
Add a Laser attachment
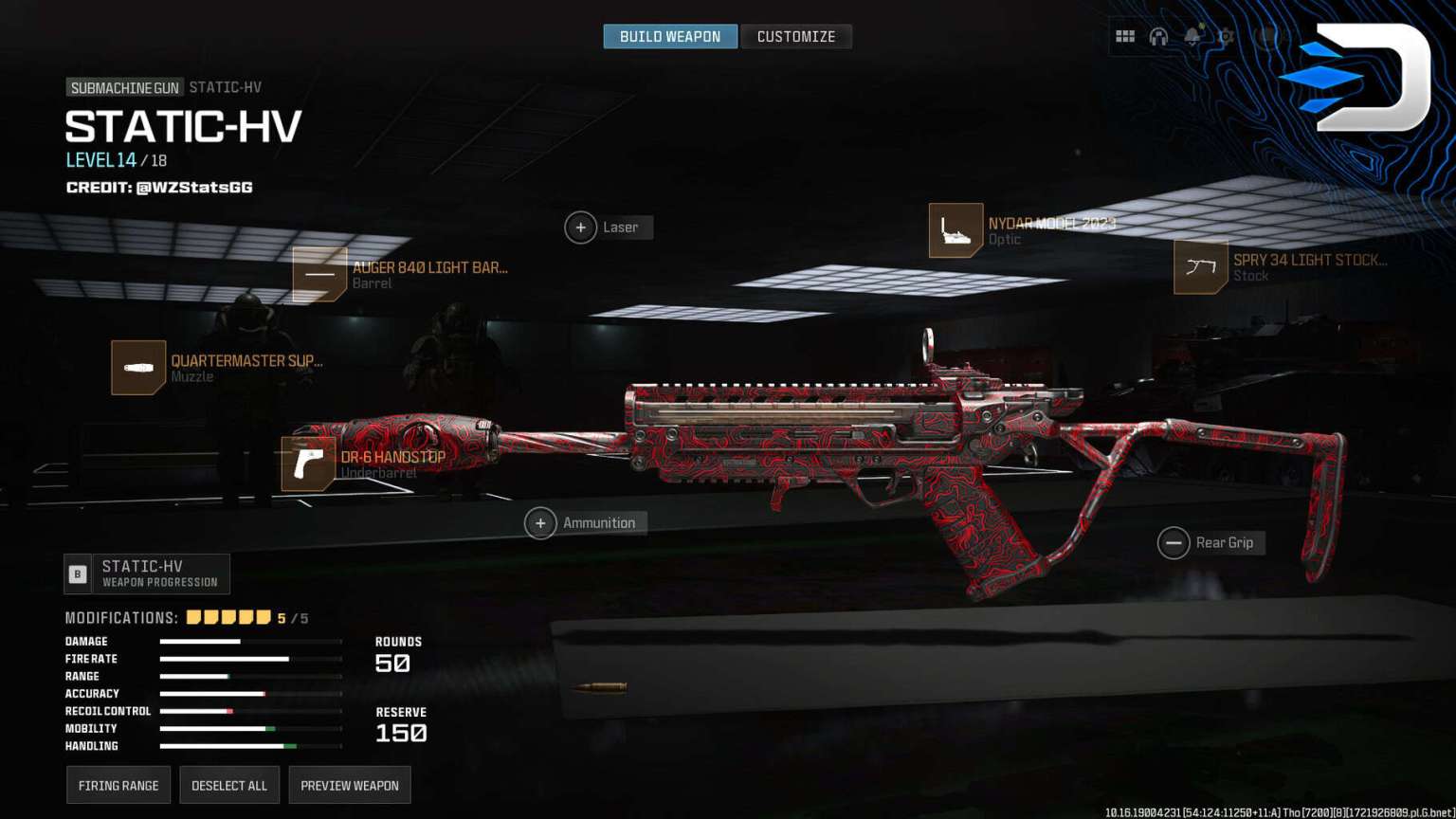click(581, 227)
